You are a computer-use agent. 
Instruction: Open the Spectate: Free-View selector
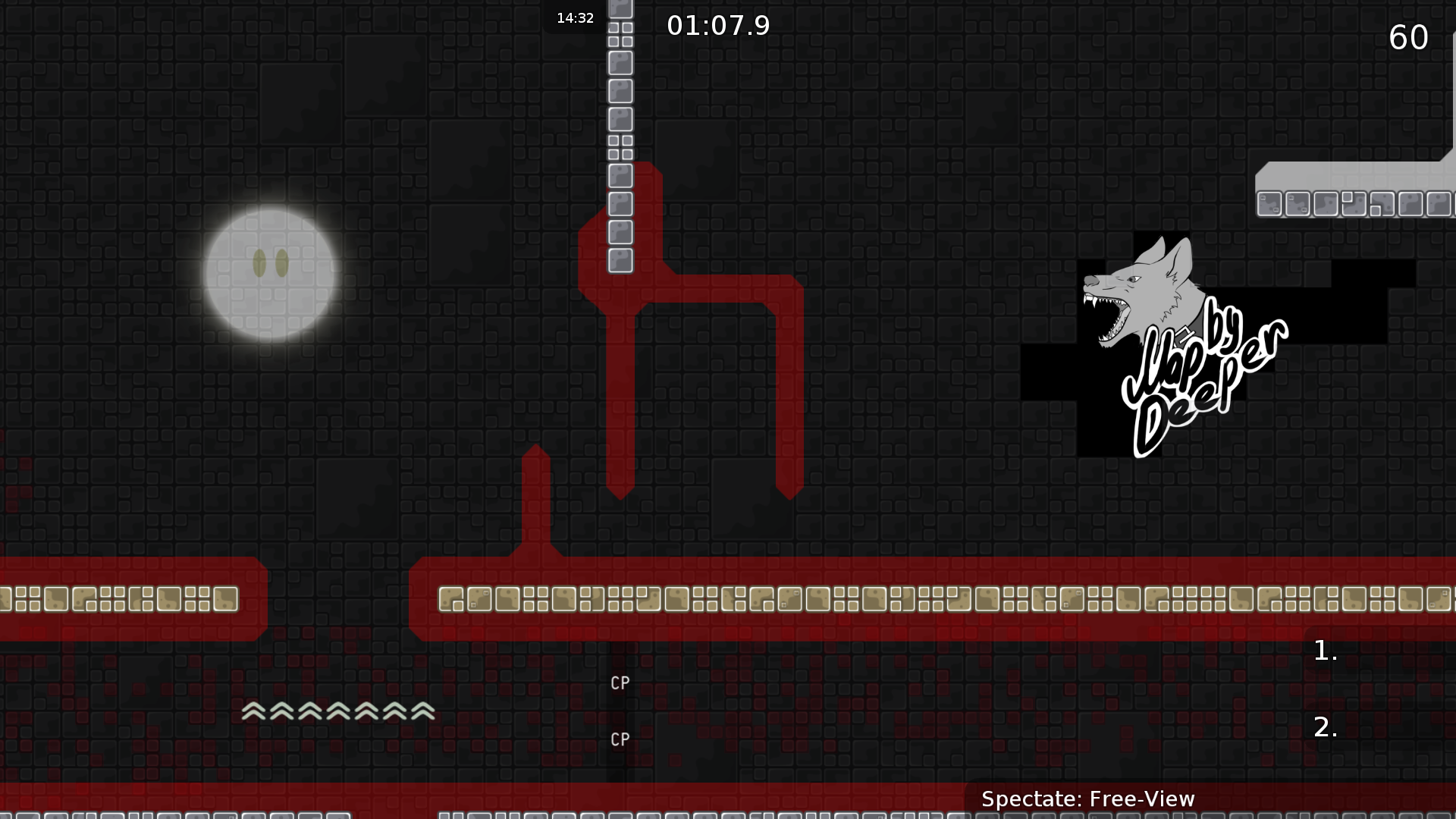(1088, 799)
